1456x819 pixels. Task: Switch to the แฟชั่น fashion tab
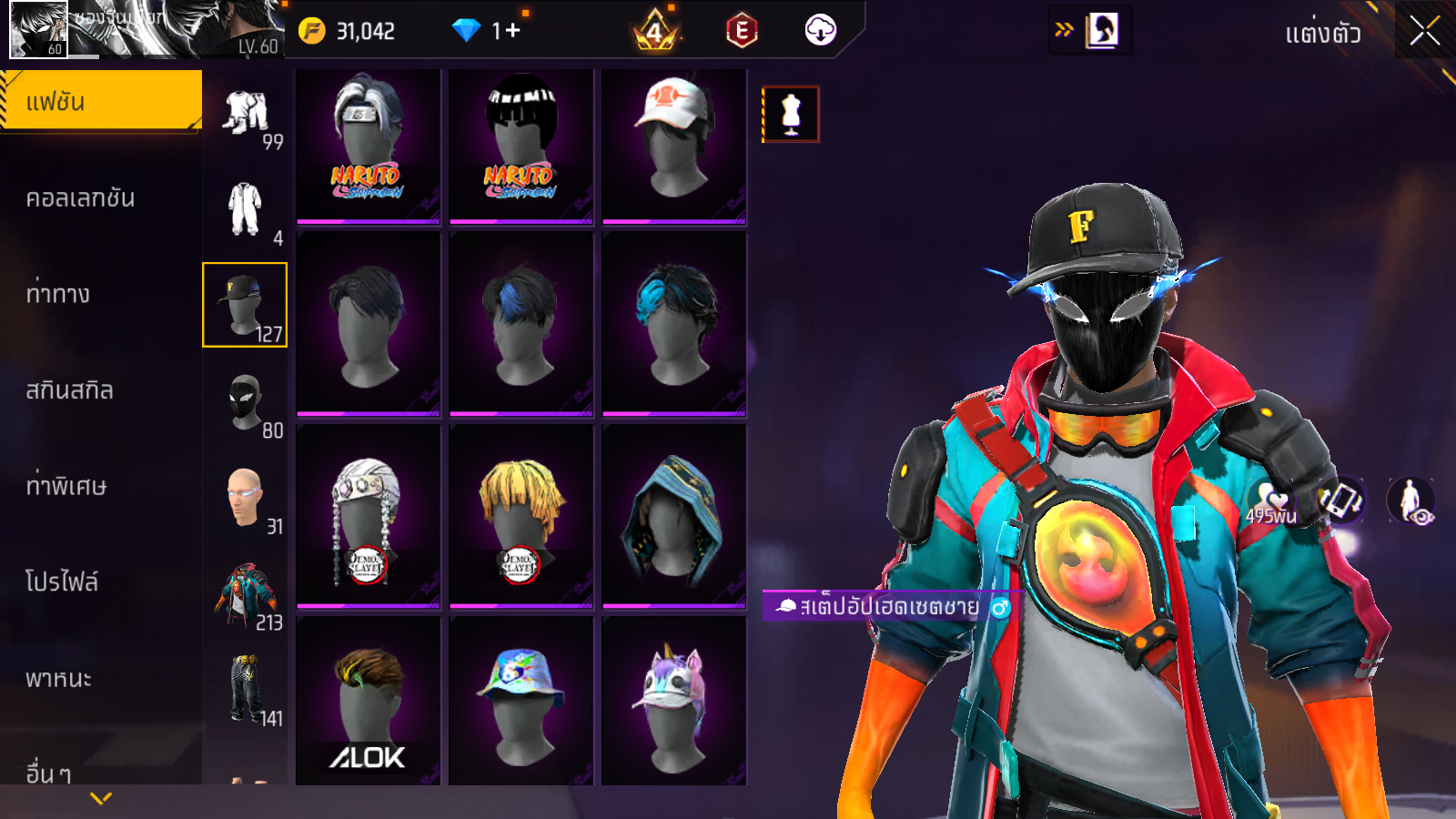pyautogui.click(x=100, y=101)
